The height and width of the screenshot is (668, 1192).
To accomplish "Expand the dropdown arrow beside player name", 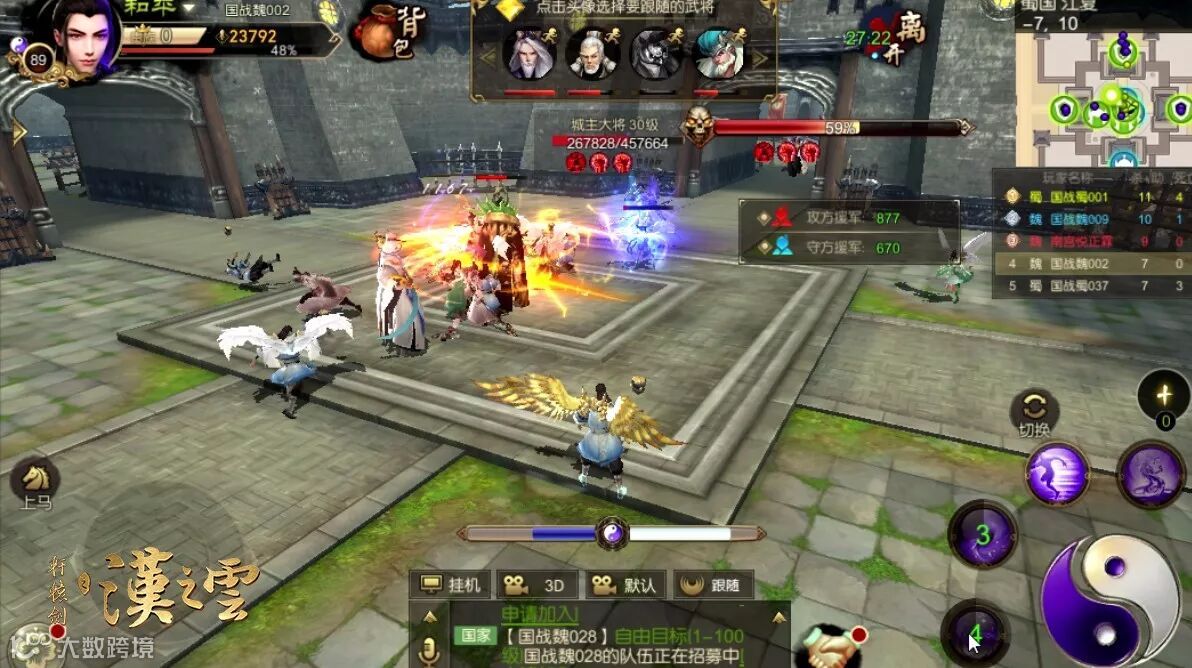I will tap(187, 7).
